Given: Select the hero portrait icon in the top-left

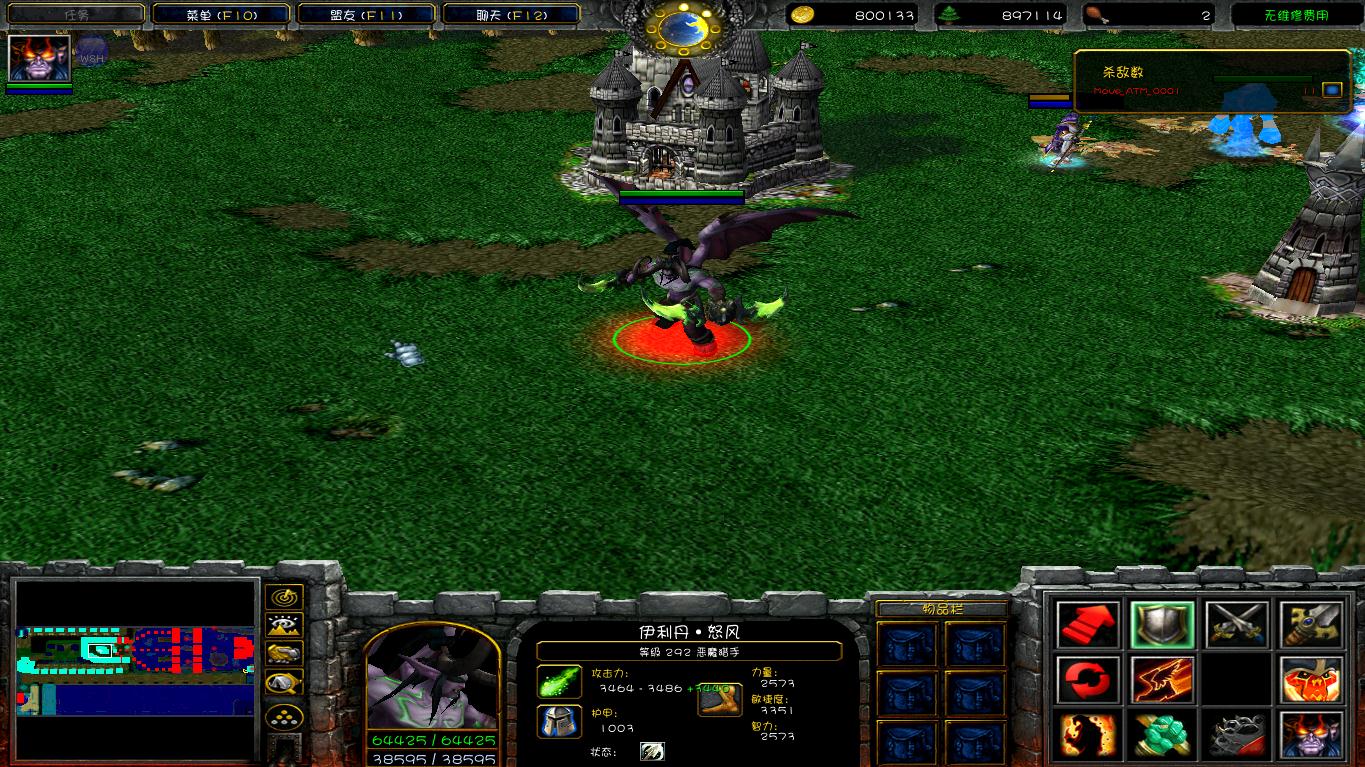Looking at the screenshot, I should [39, 58].
